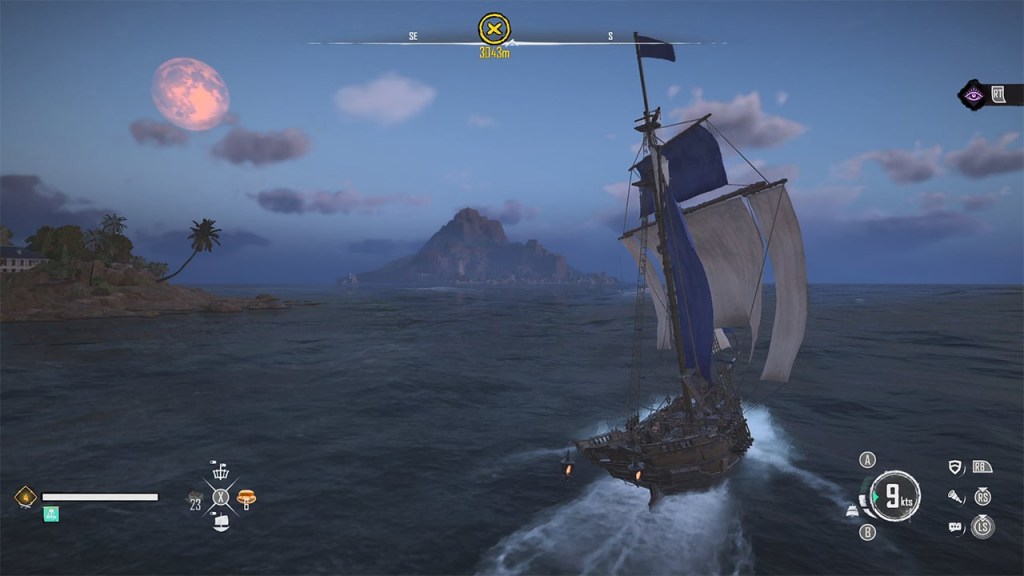1024x576 pixels.
Task: Open the spyglass telescope icon
Action: click(956, 496)
